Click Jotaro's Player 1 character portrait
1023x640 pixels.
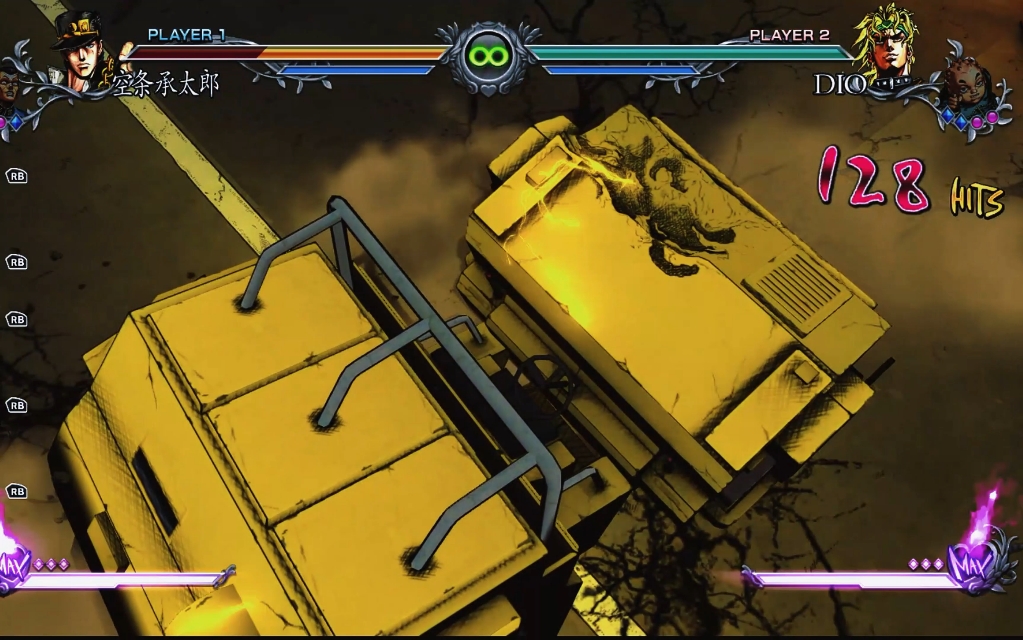coord(82,50)
